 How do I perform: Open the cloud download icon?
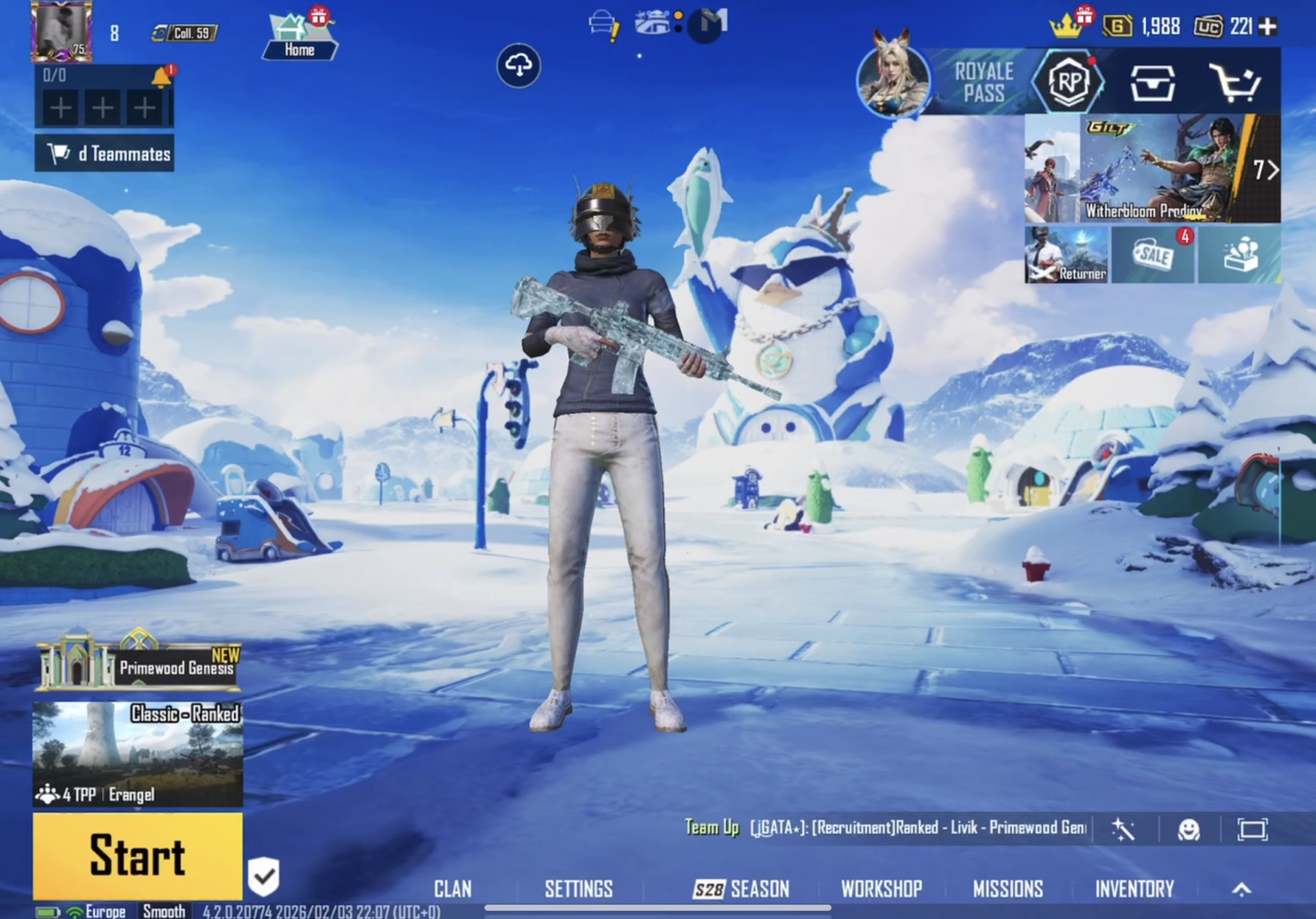click(519, 66)
